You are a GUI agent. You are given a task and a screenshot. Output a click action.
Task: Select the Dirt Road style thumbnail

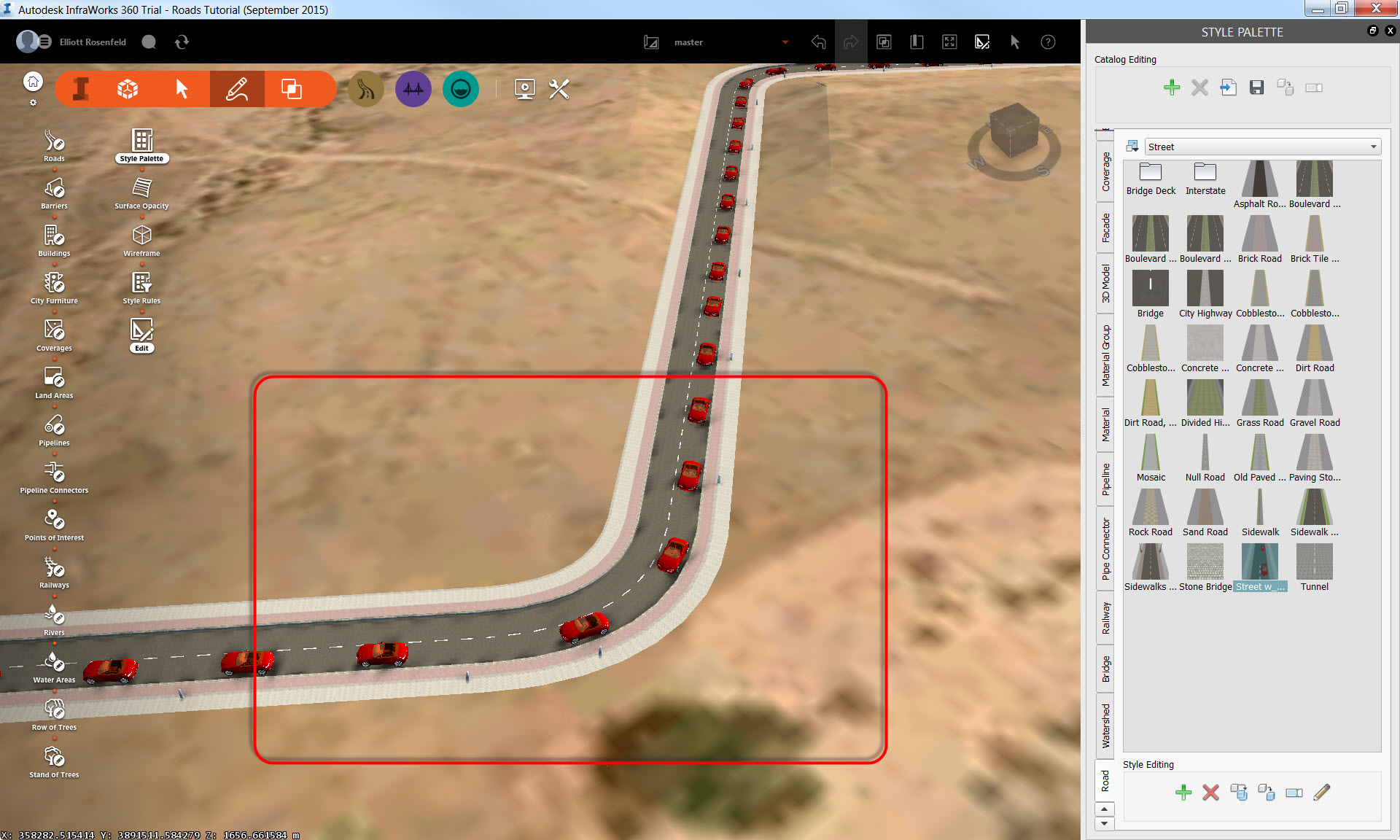click(x=1314, y=343)
